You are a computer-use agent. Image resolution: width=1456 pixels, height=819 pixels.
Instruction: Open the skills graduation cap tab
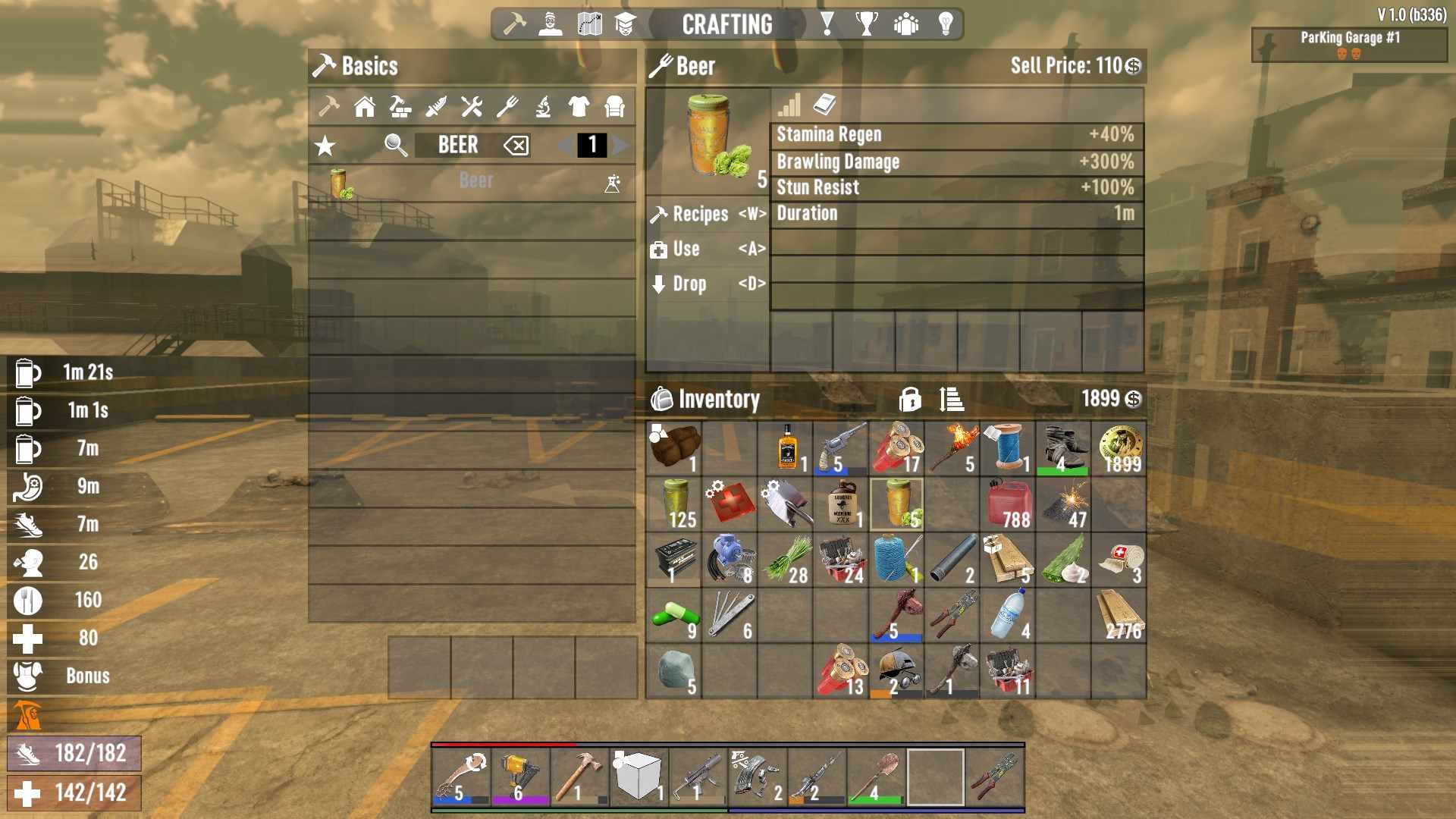tap(625, 24)
